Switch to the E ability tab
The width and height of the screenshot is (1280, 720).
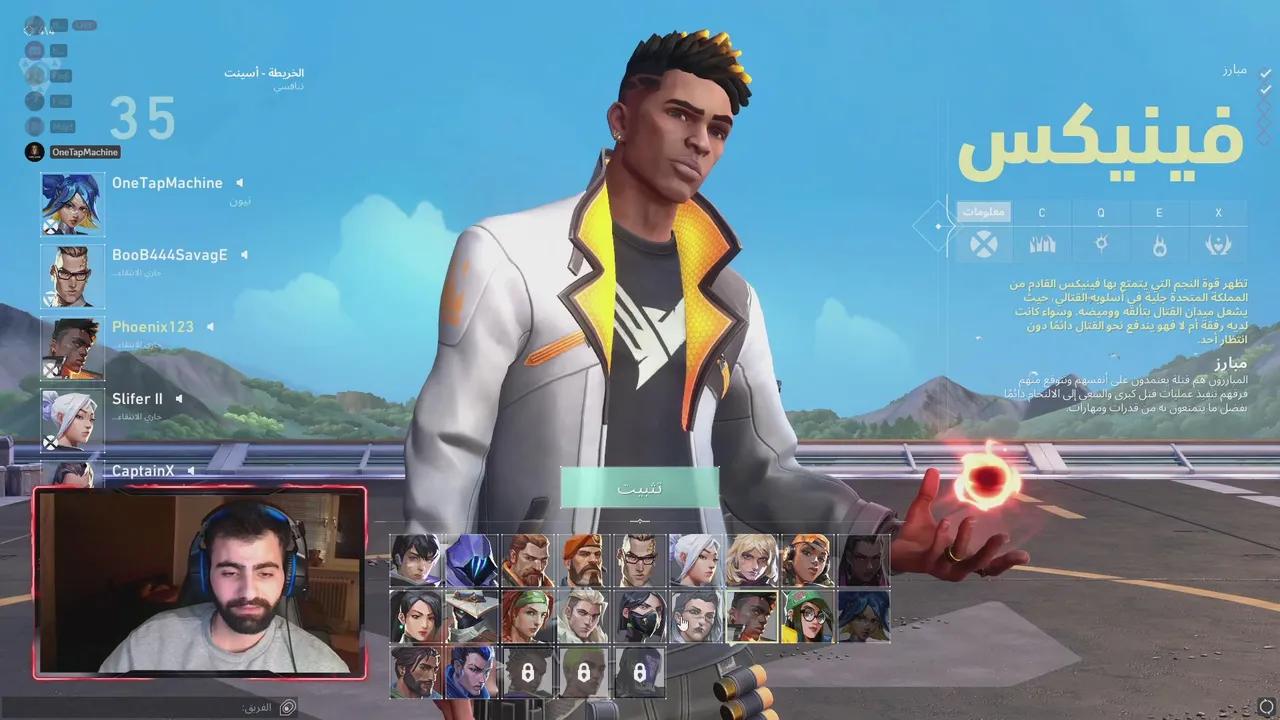1159,212
